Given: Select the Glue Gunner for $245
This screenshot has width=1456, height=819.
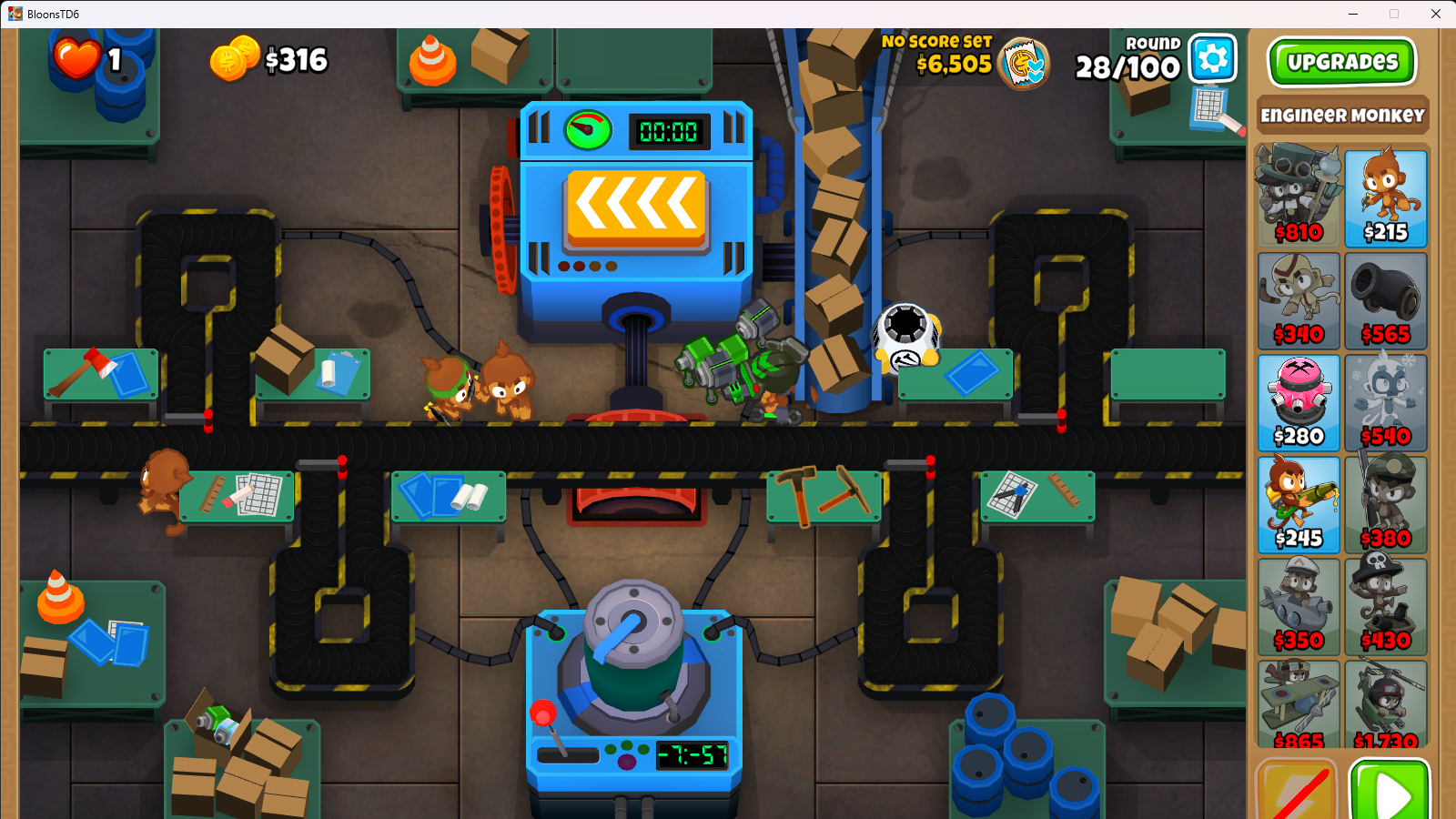Looking at the screenshot, I should 1299,504.
